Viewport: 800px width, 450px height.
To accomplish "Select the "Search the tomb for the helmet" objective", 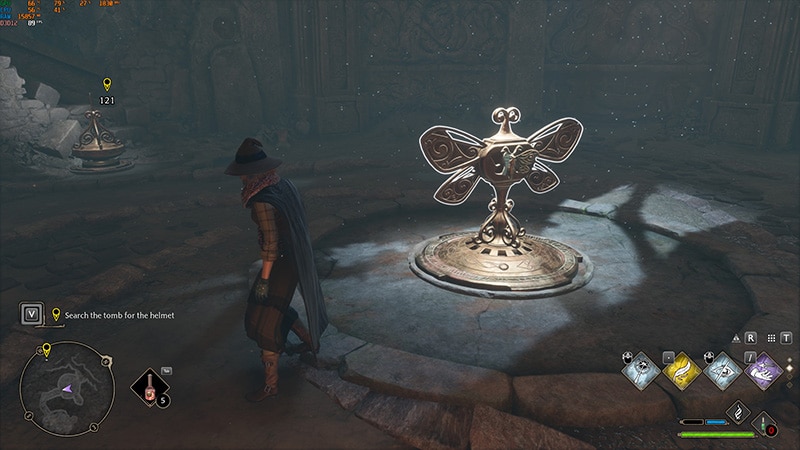I will [x=119, y=315].
